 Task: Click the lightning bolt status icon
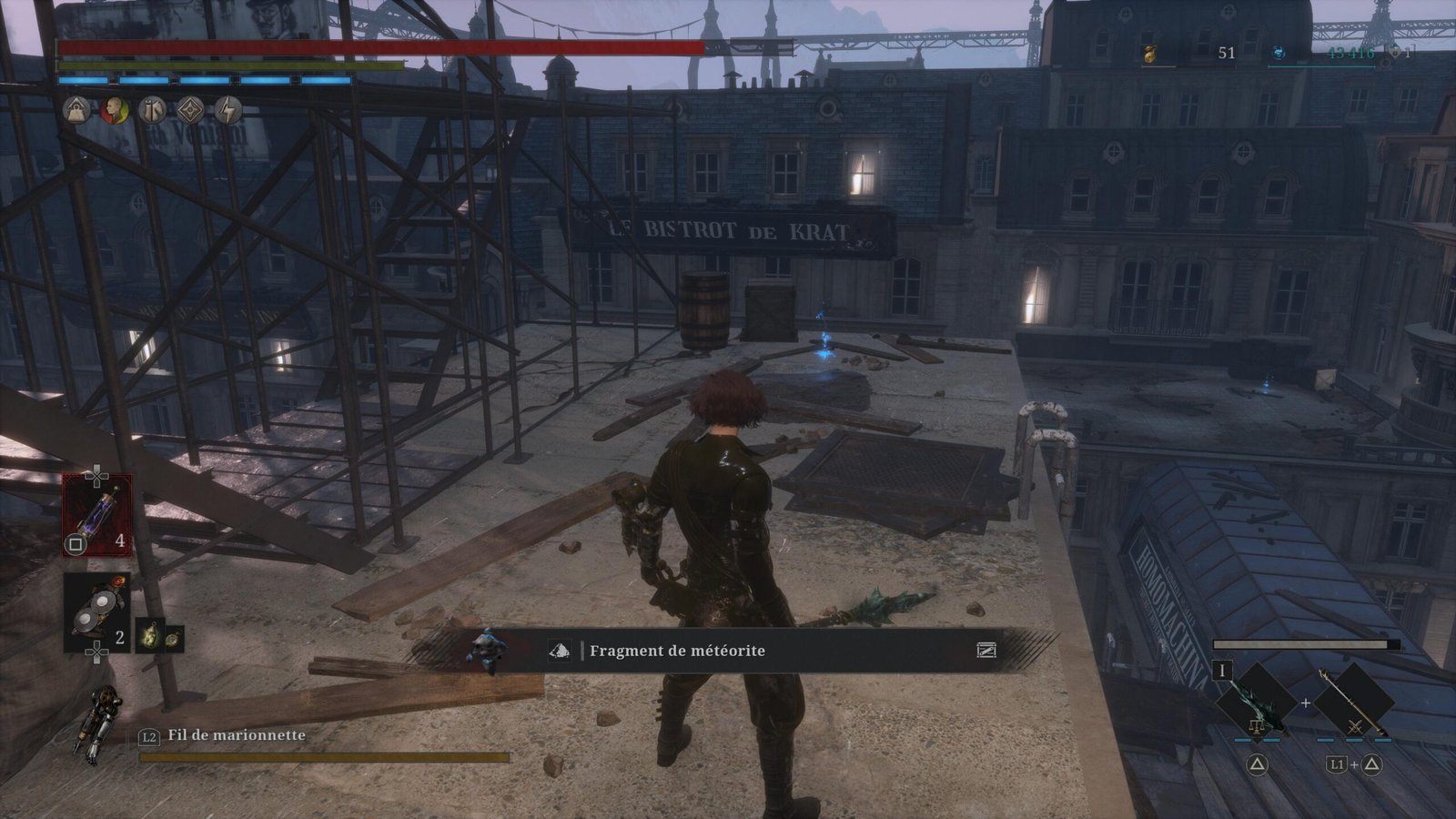(x=228, y=110)
